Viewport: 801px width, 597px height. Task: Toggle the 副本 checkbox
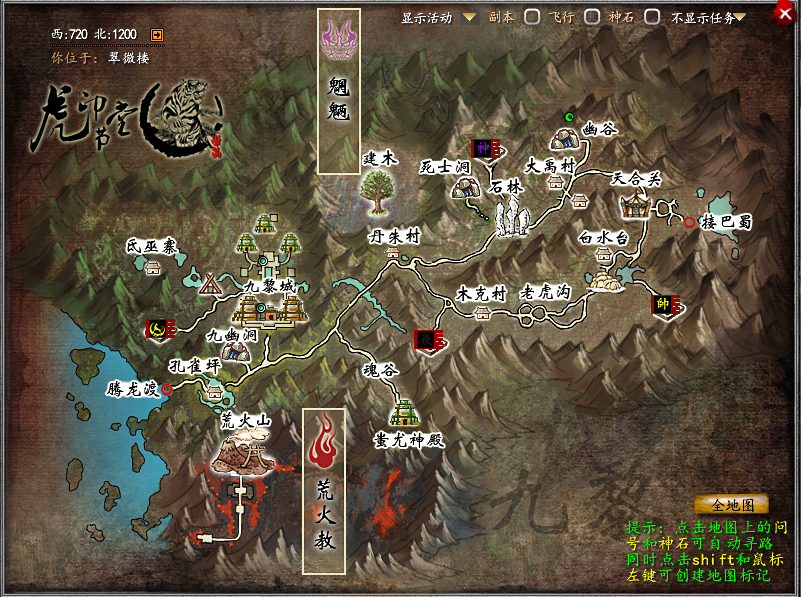point(533,17)
